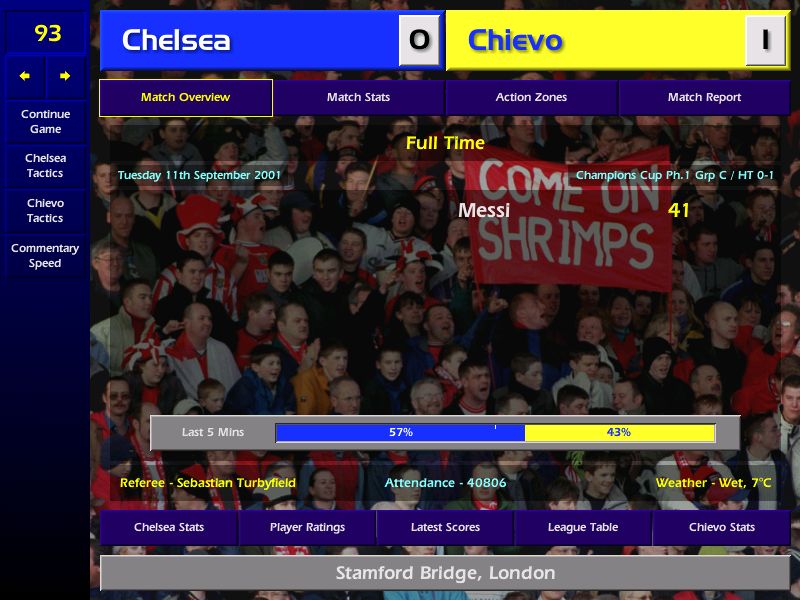
Task: Switch to the Match Overview tab
Action: tap(185, 98)
